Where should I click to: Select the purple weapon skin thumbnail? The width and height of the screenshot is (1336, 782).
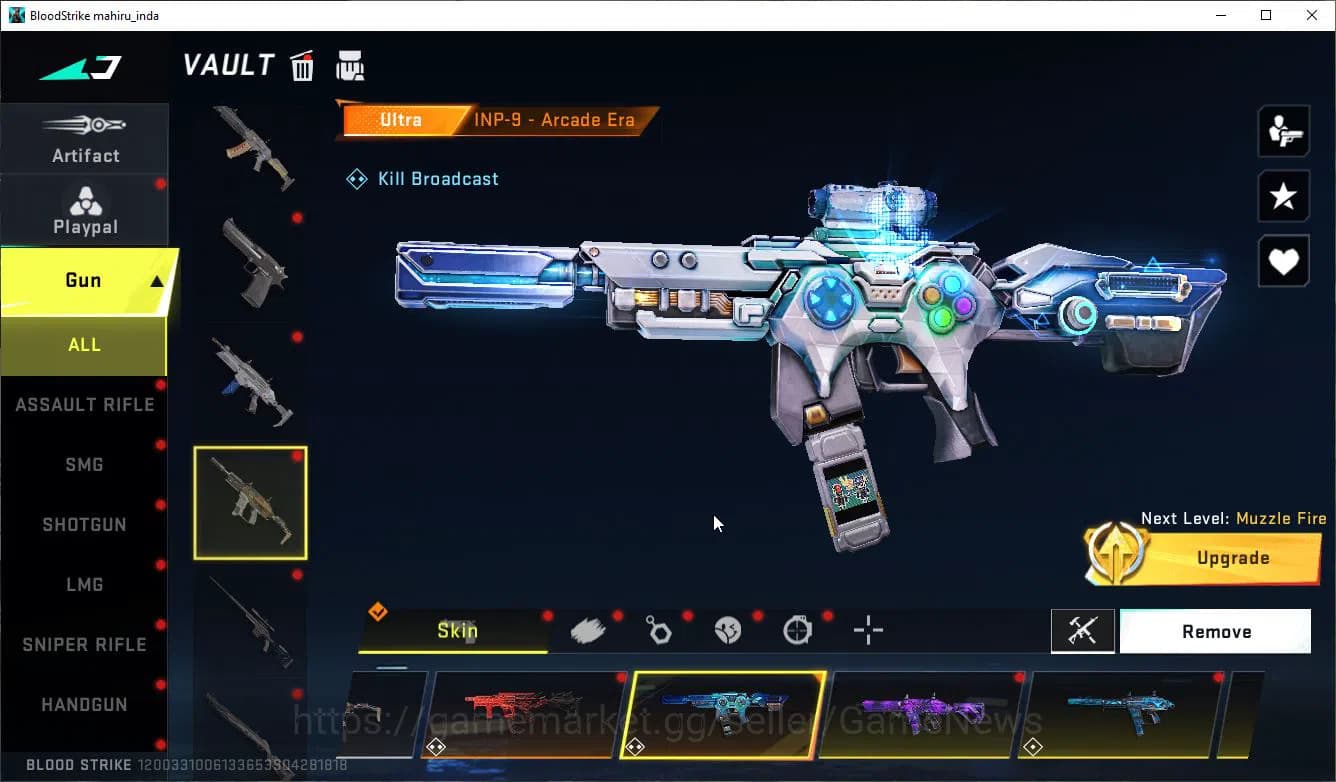pyautogui.click(x=925, y=713)
